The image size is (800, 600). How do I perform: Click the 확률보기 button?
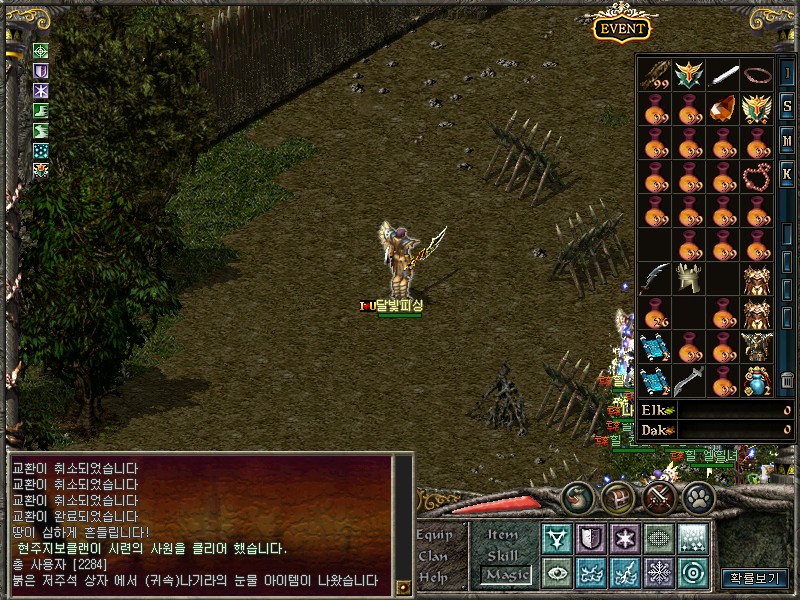point(754,578)
